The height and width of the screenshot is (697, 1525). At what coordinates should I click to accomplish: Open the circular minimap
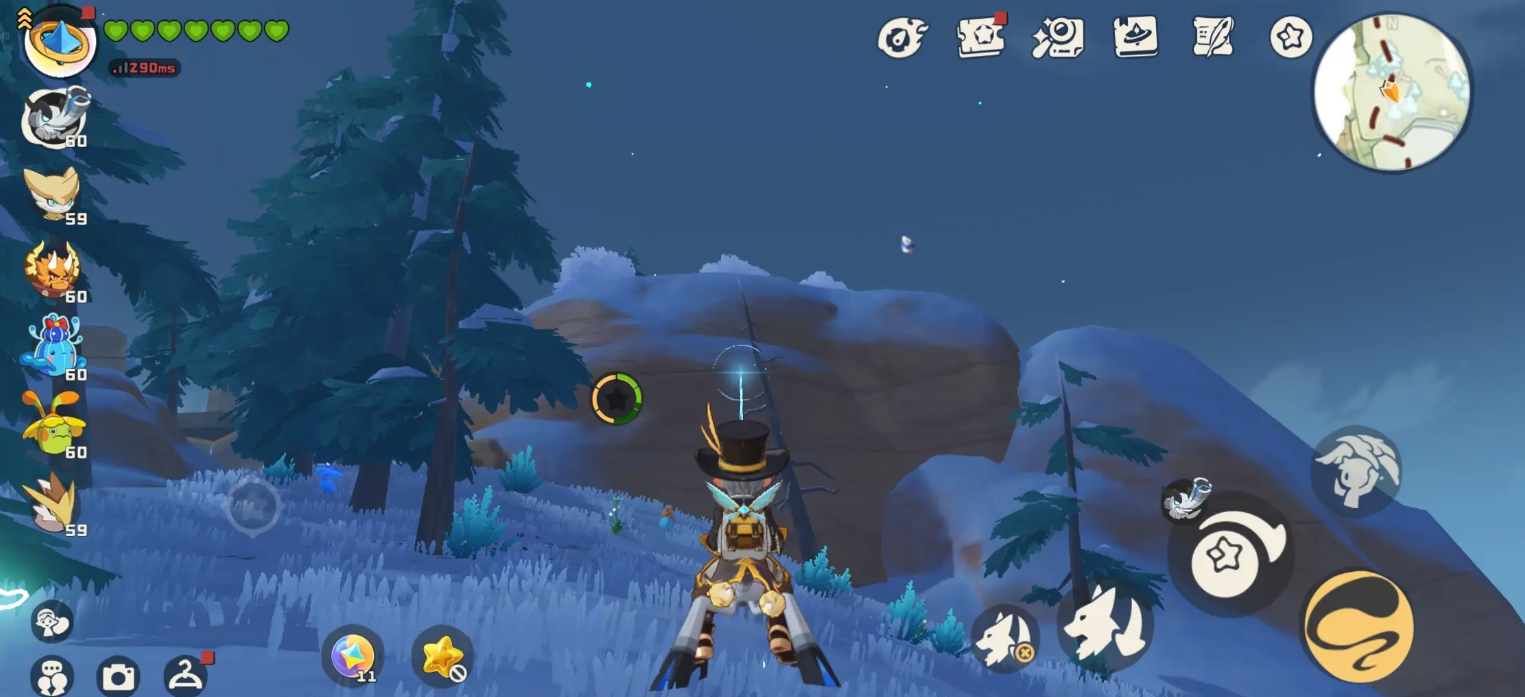coord(1392,92)
